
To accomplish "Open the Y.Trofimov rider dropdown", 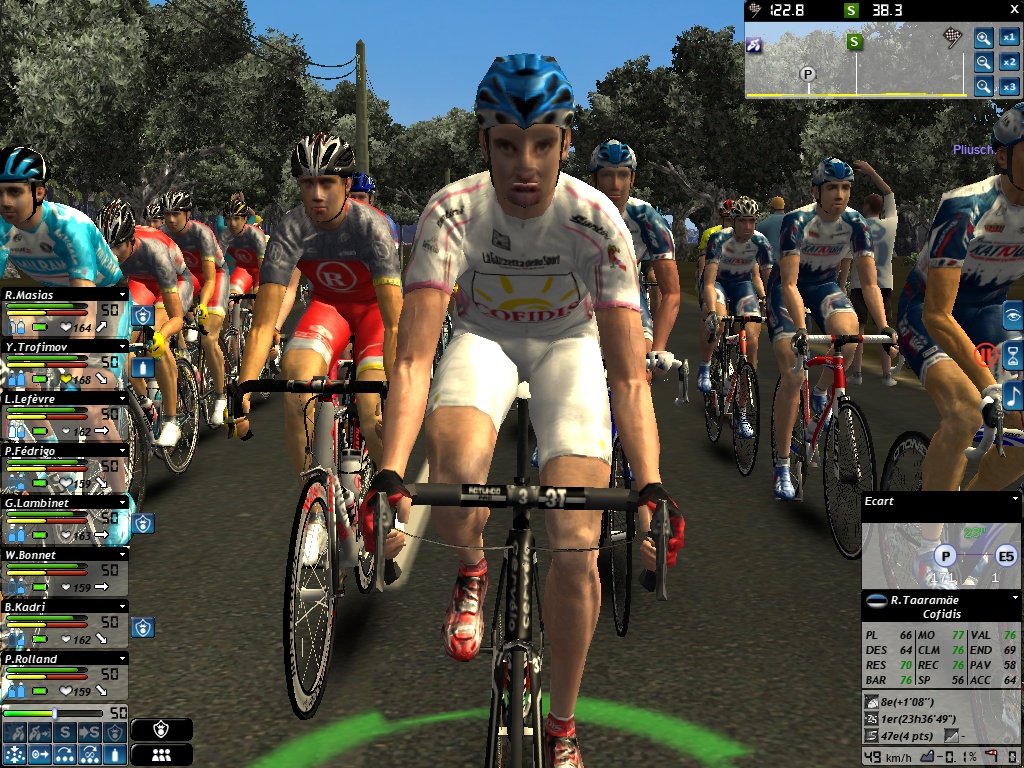I will click(x=122, y=347).
